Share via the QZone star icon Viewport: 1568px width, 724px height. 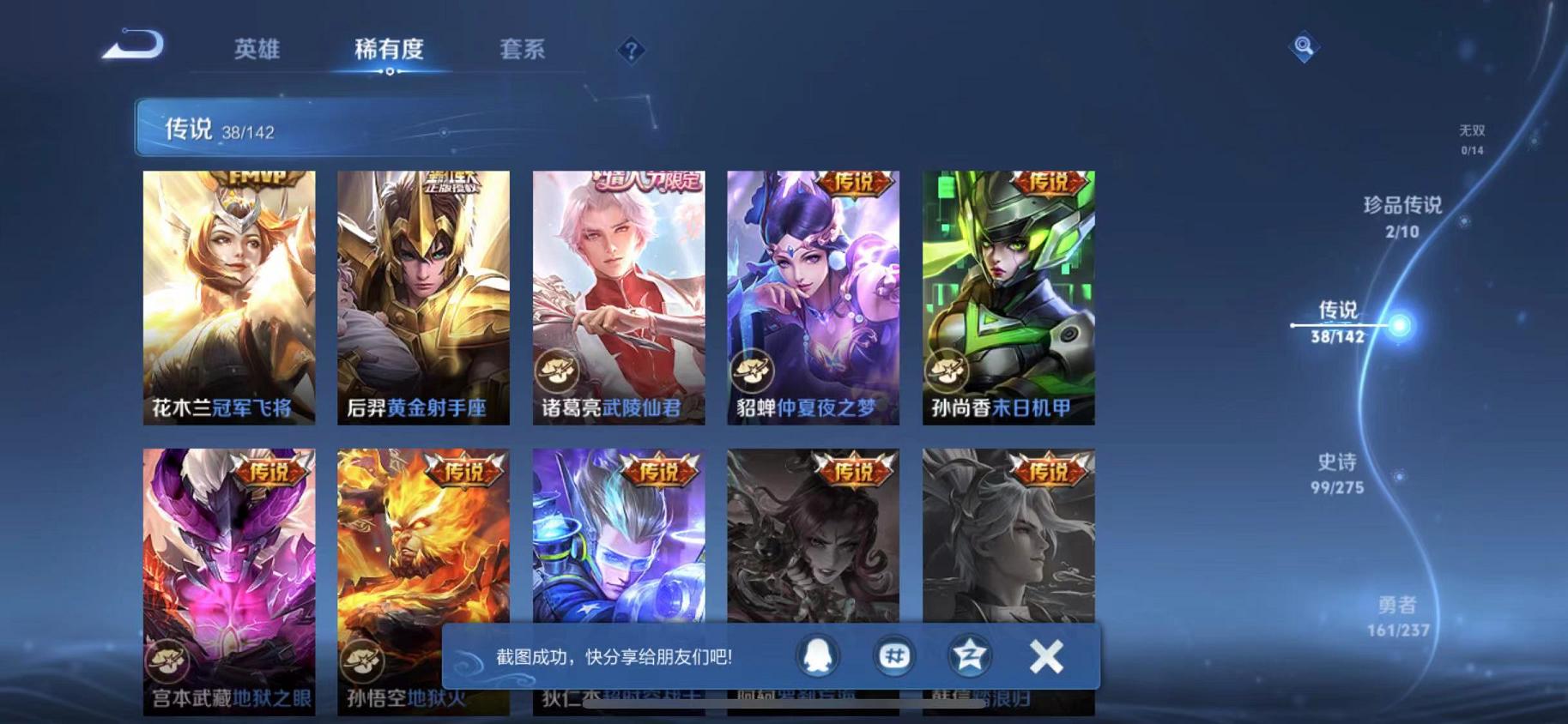[968, 655]
